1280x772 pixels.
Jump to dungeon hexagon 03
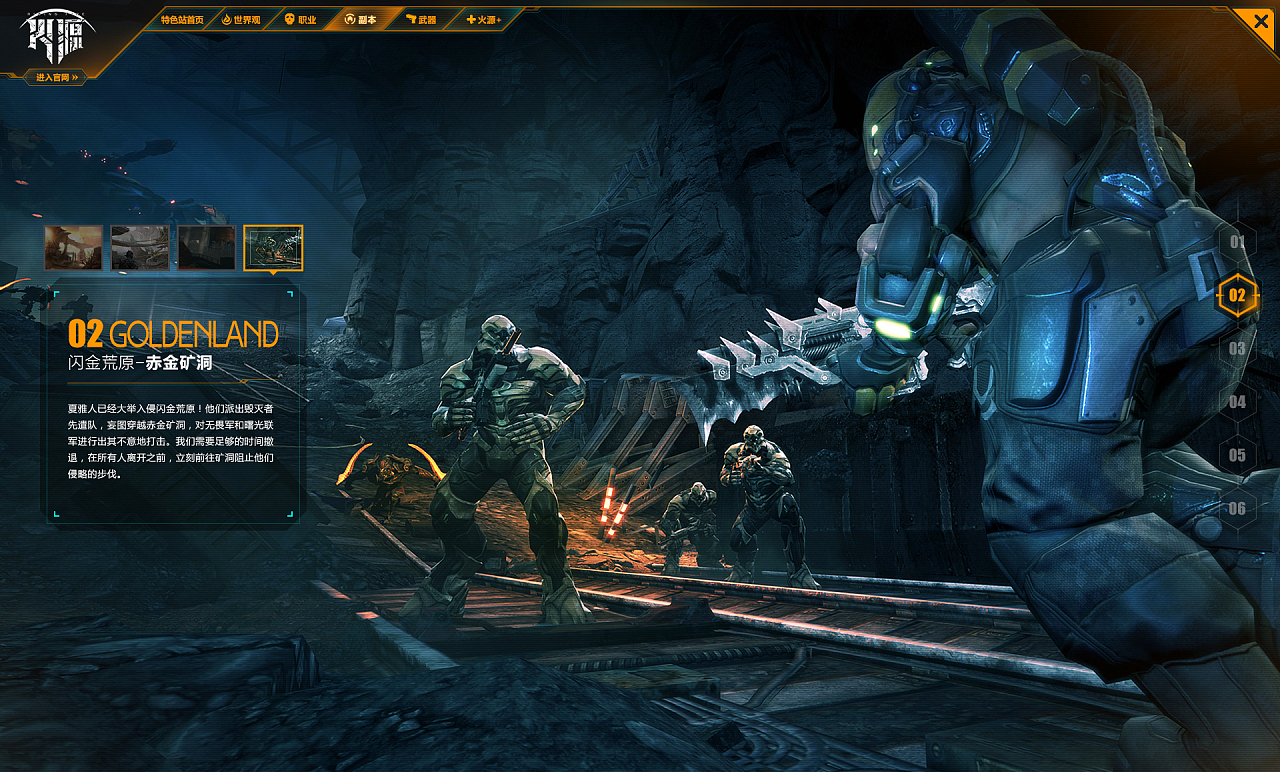point(1238,349)
